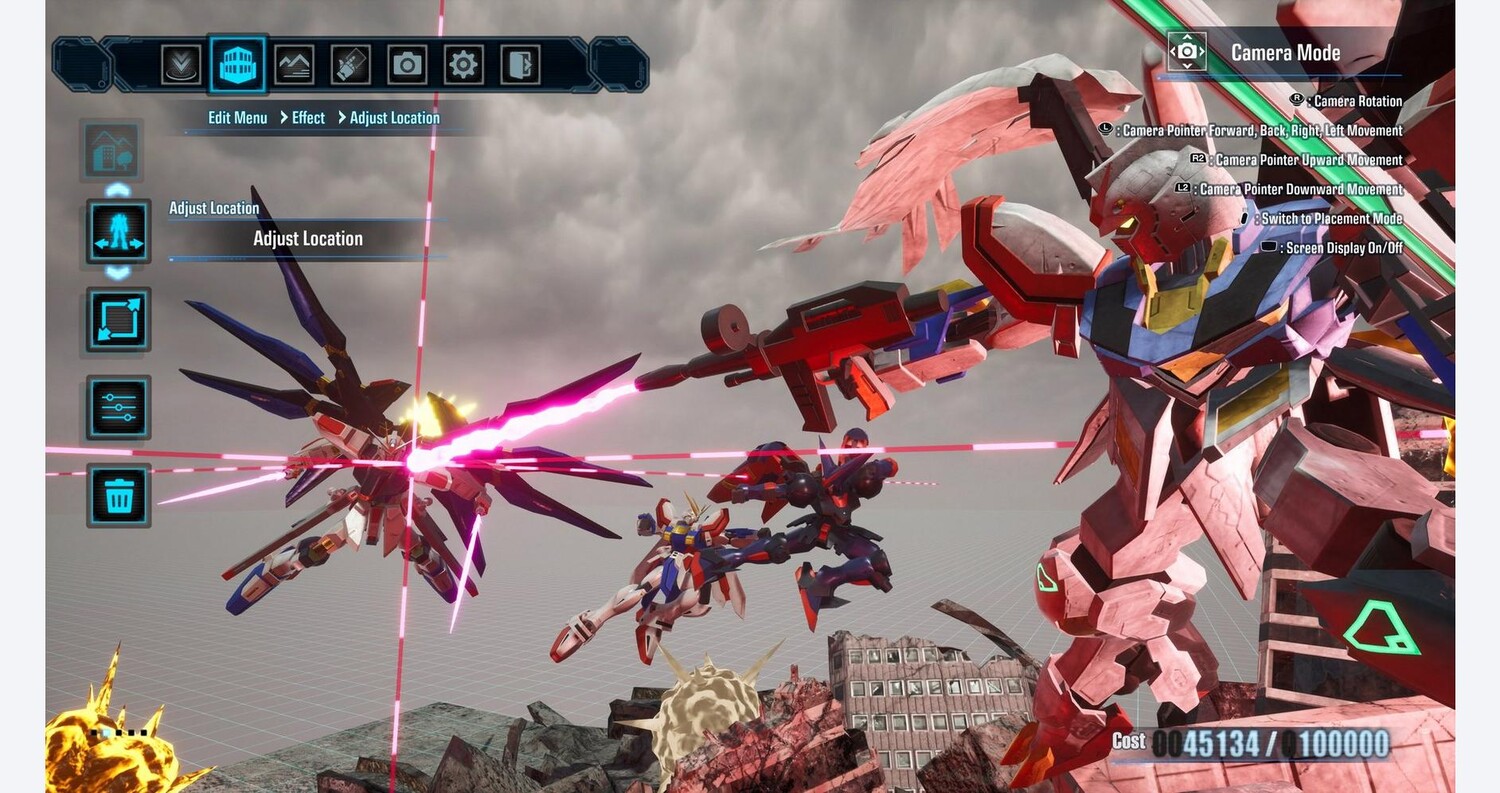
Task: Click the down arrow below Adjust Location icon
Action: click(118, 272)
